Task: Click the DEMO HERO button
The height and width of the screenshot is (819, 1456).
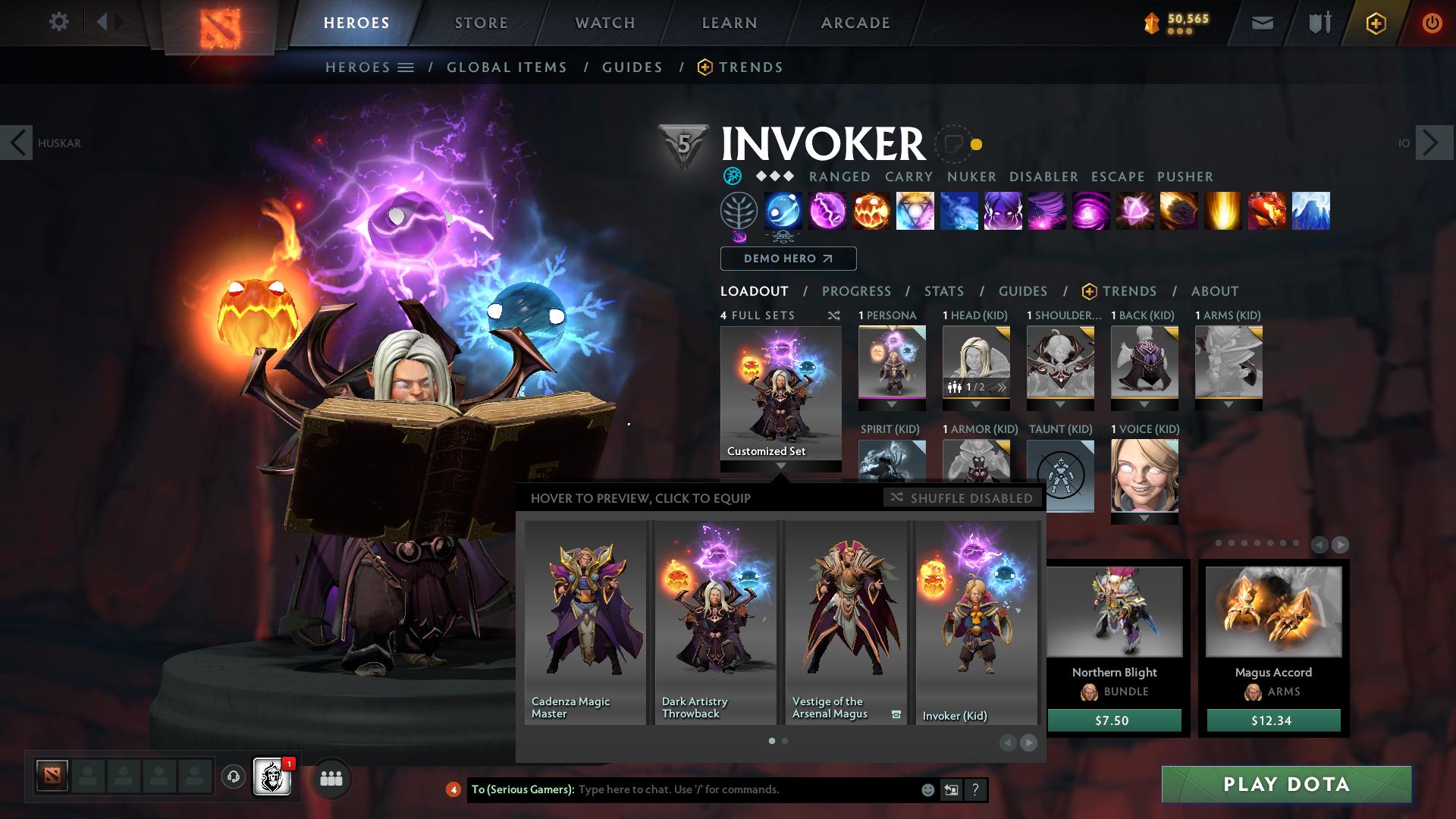Action: 787,259
